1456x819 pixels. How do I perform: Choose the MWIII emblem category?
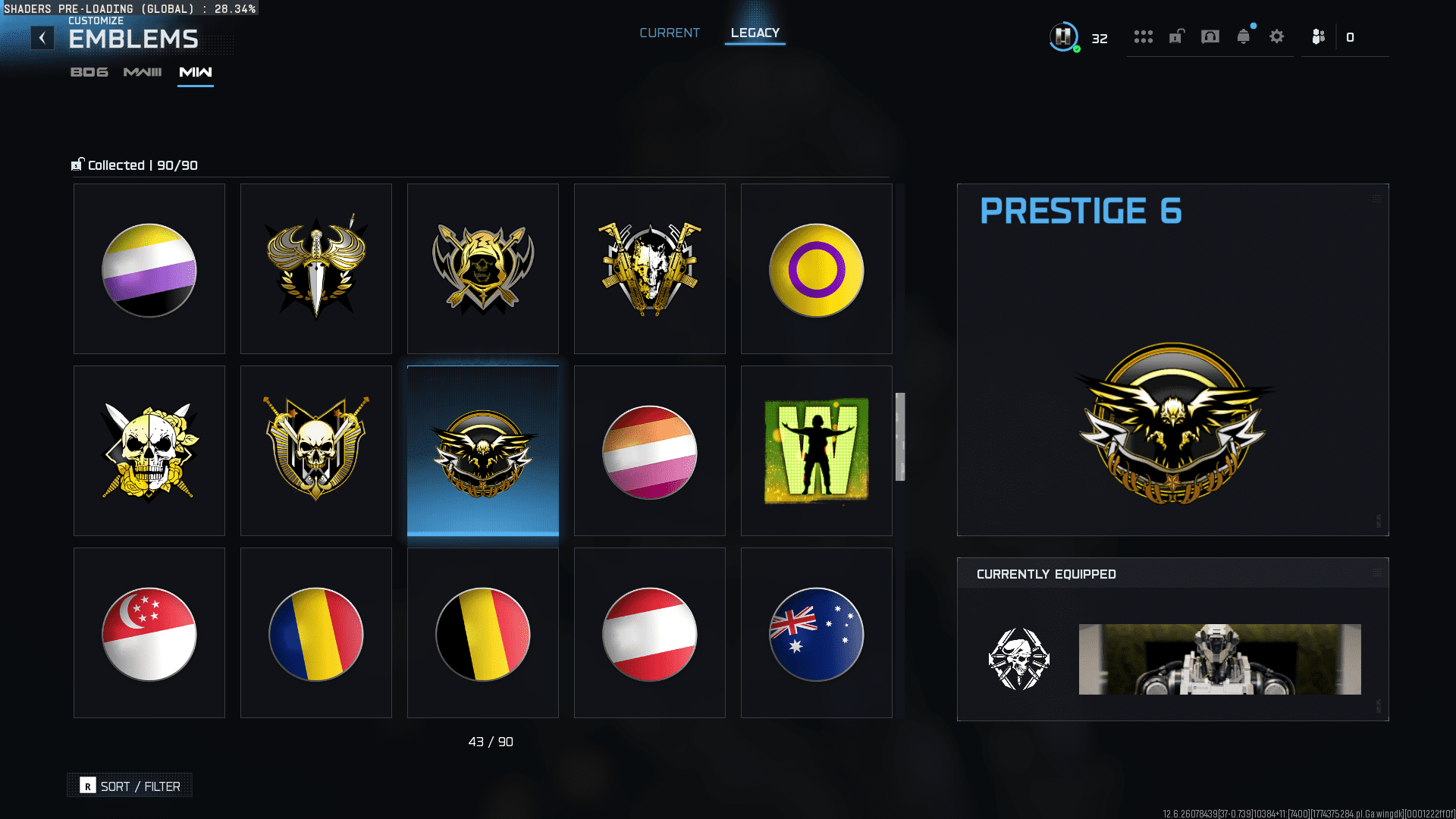click(143, 72)
